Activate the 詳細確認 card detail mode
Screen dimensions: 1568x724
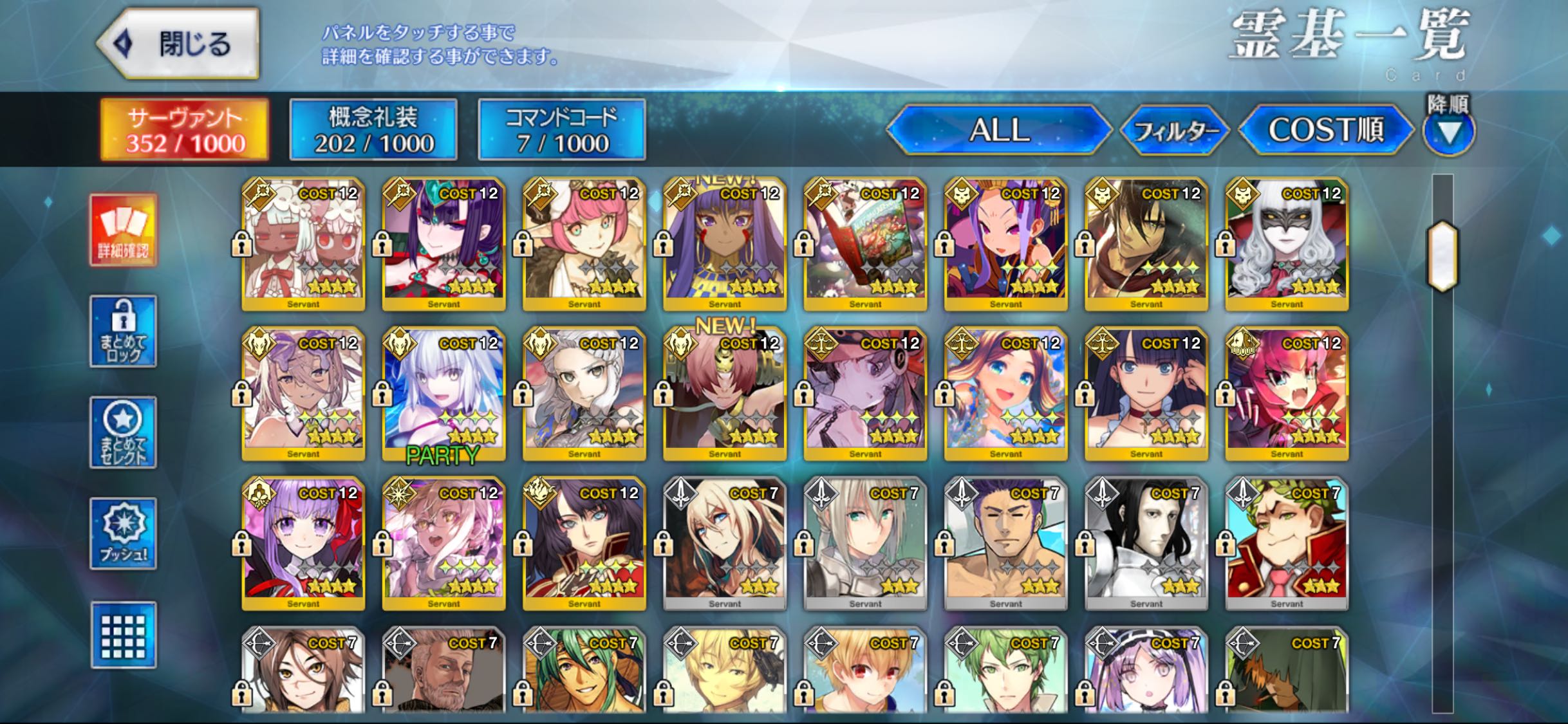coord(123,230)
